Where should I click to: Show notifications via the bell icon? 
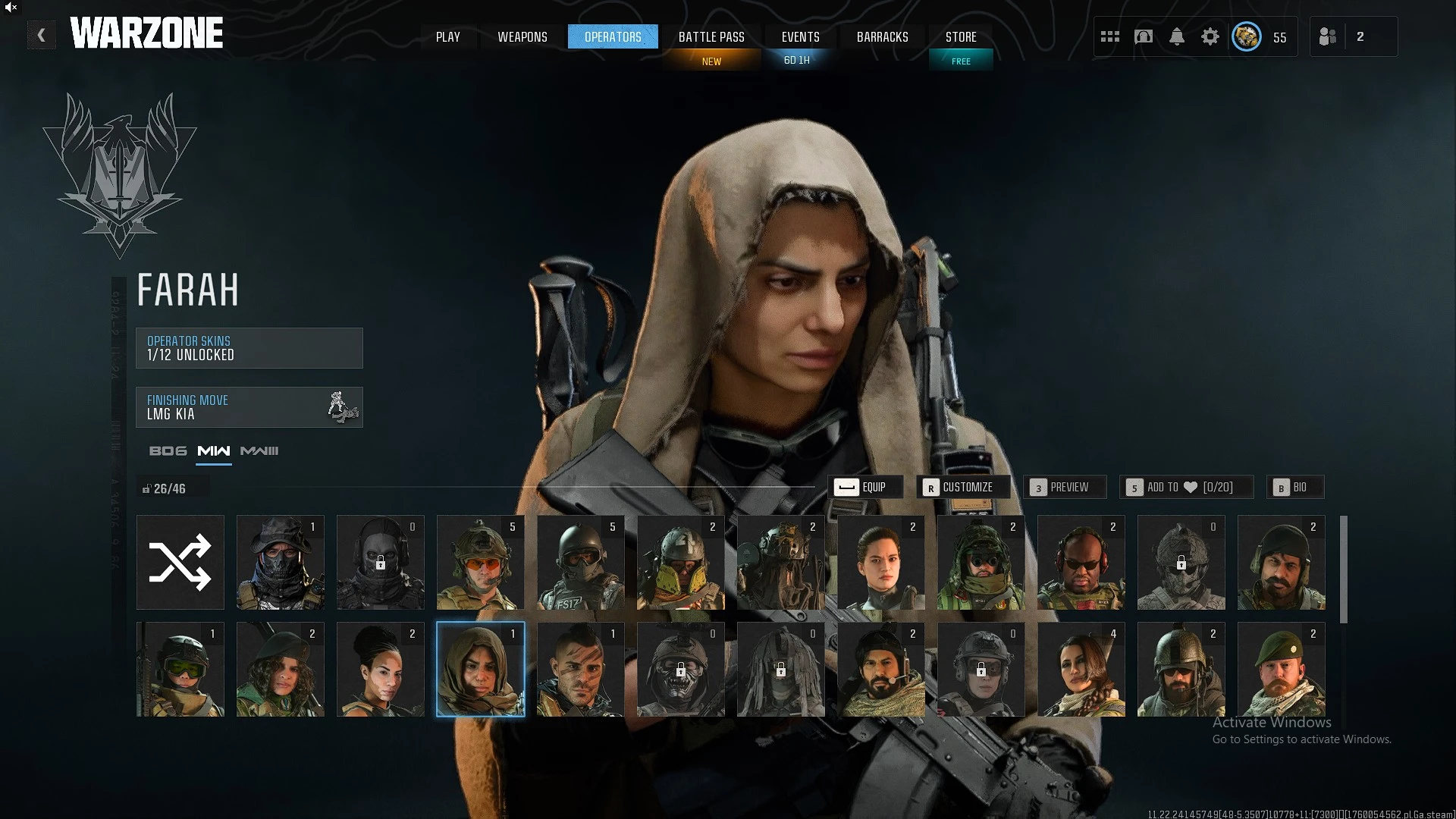[1176, 36]
